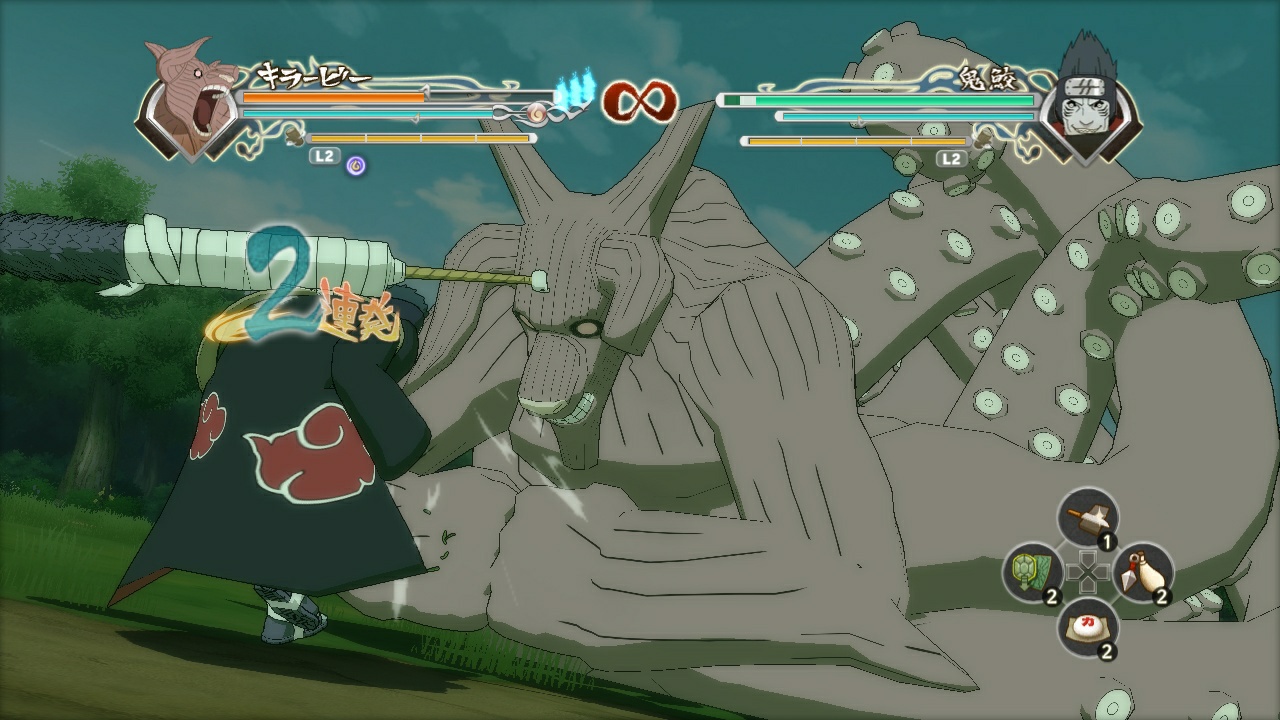Click the purple chakra orb under Killer Bee's gauges

pos(357,164)
